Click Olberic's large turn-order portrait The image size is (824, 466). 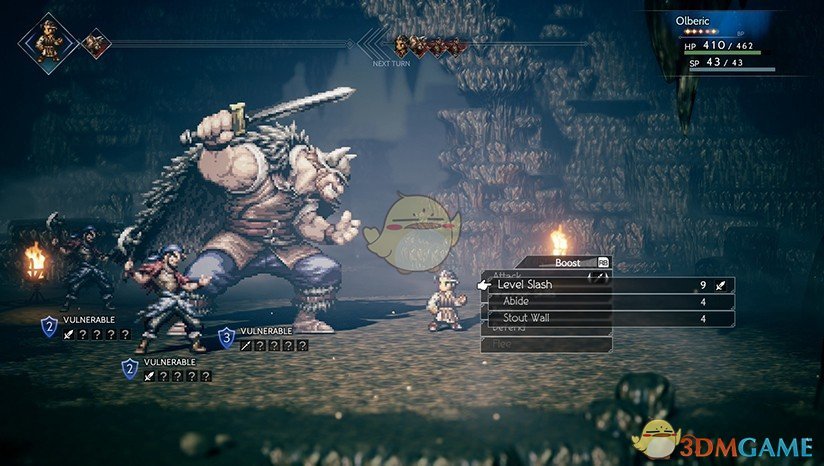tap(48, 41)
